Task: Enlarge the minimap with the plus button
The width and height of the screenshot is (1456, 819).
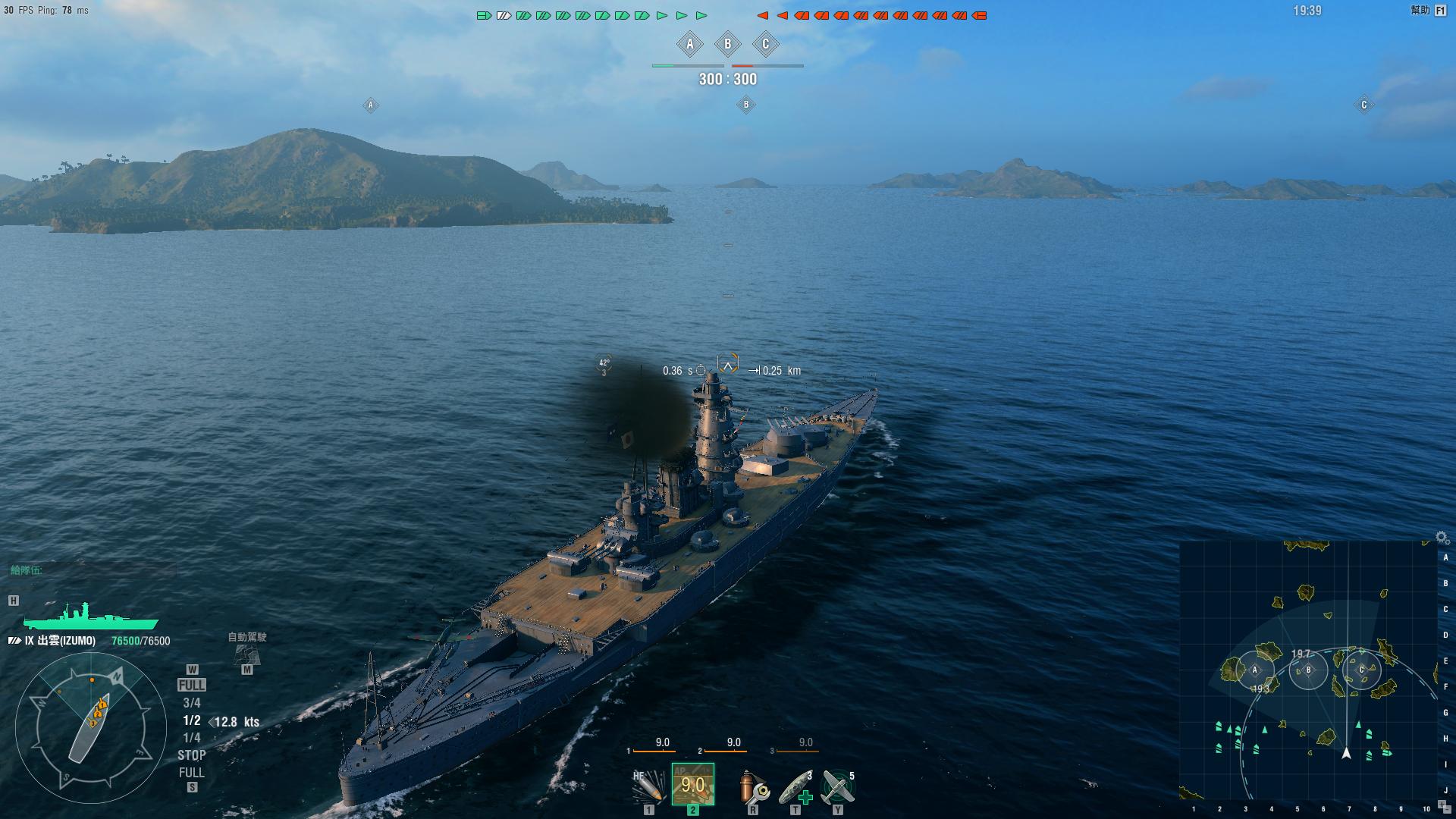Action: pos(1442,805)
